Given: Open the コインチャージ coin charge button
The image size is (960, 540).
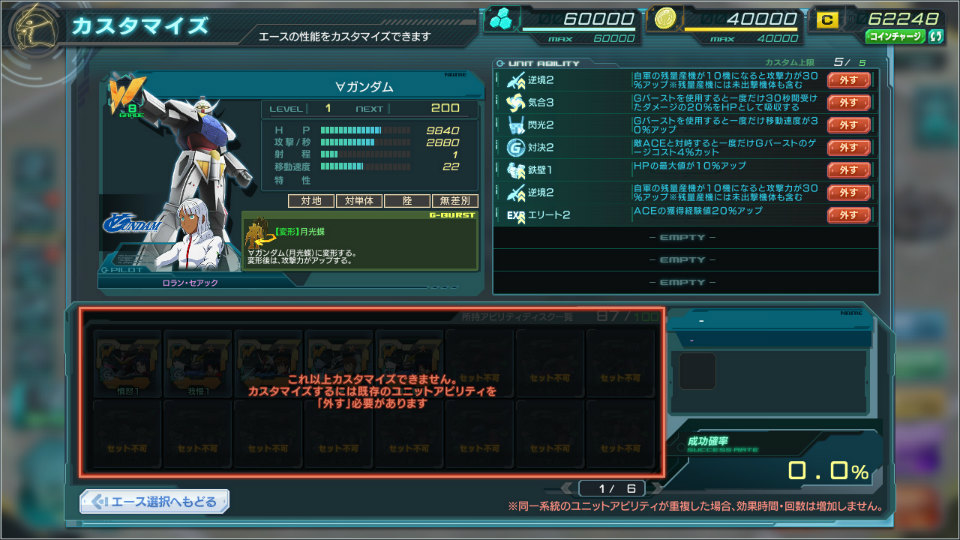Looking at the screenshot, I should [x=894, y=37].
